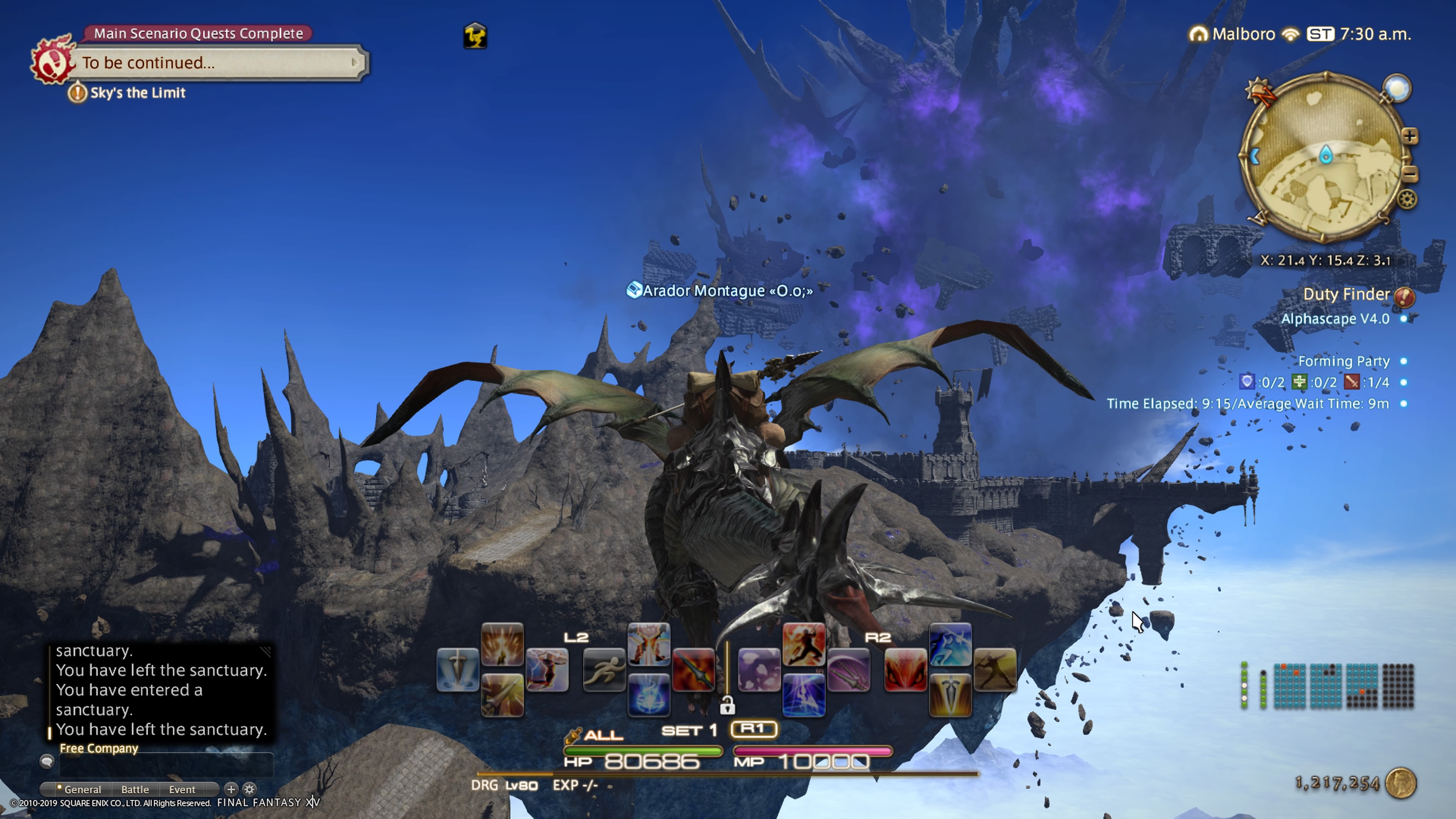Switch to the Event chat tab

(182, 789)
